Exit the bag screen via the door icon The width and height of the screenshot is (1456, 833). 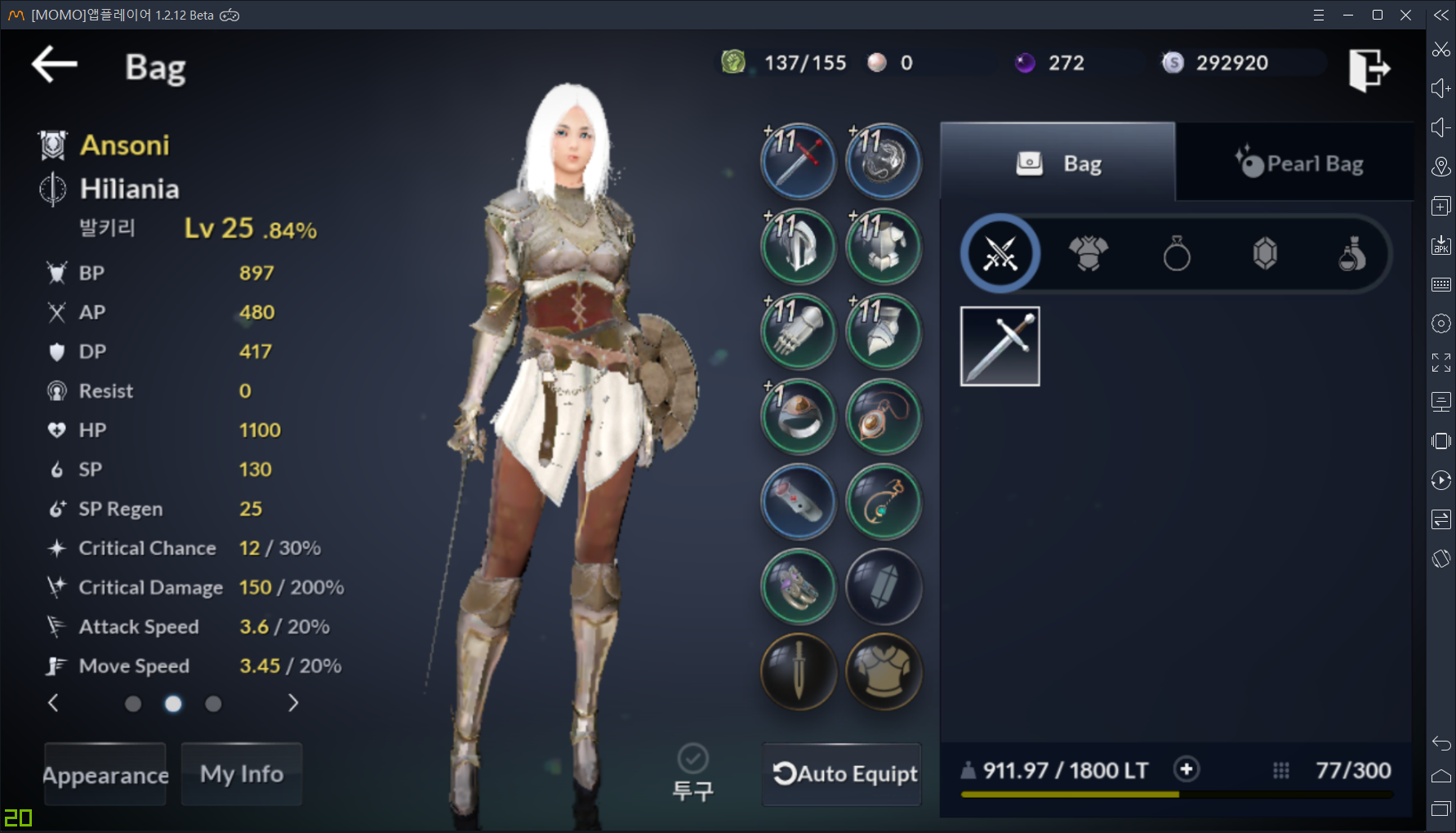click(1369, 68)
